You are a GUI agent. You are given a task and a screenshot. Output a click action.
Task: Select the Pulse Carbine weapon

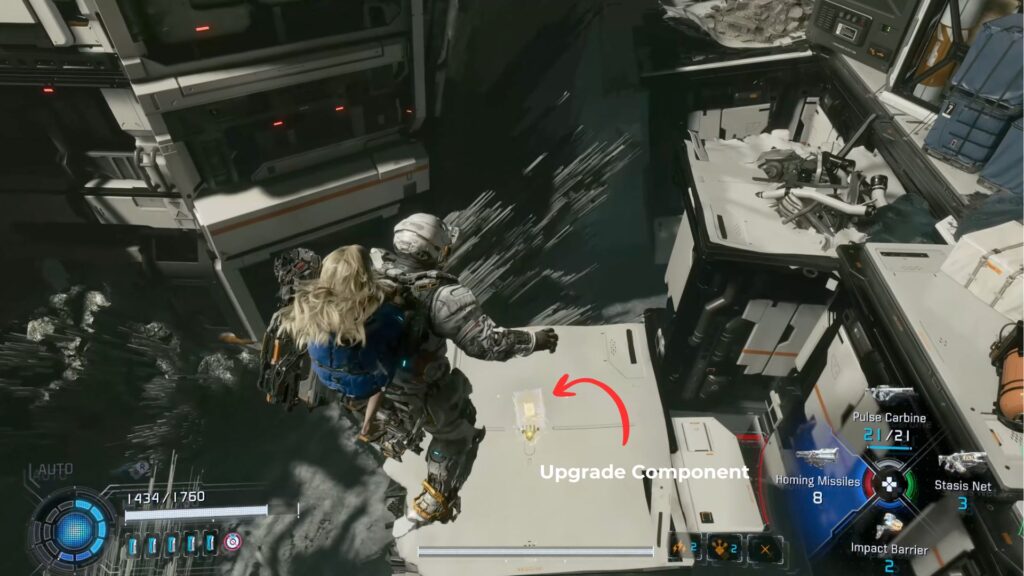[x=889, y=418]
